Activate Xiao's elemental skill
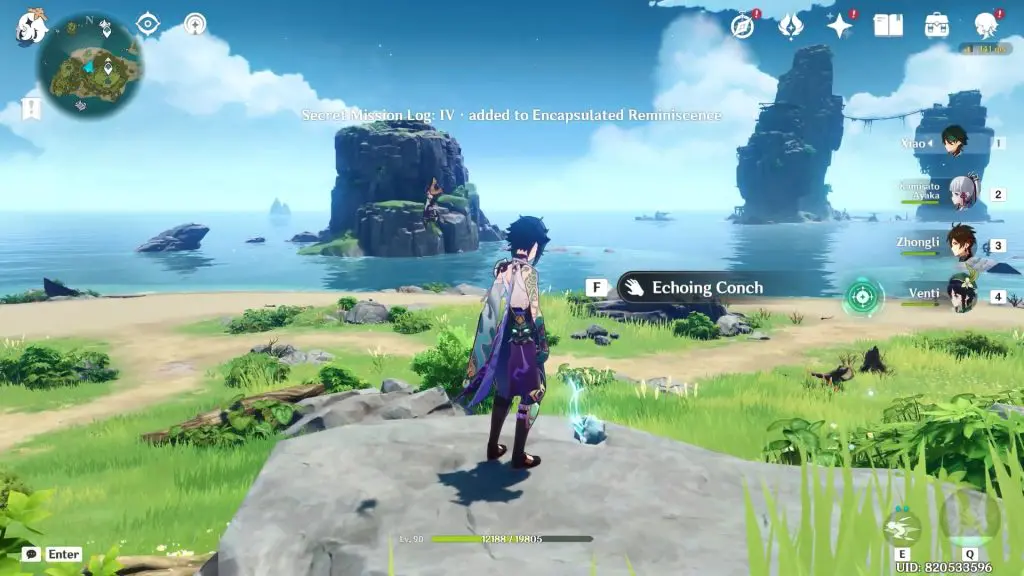 tap(901, 527)
